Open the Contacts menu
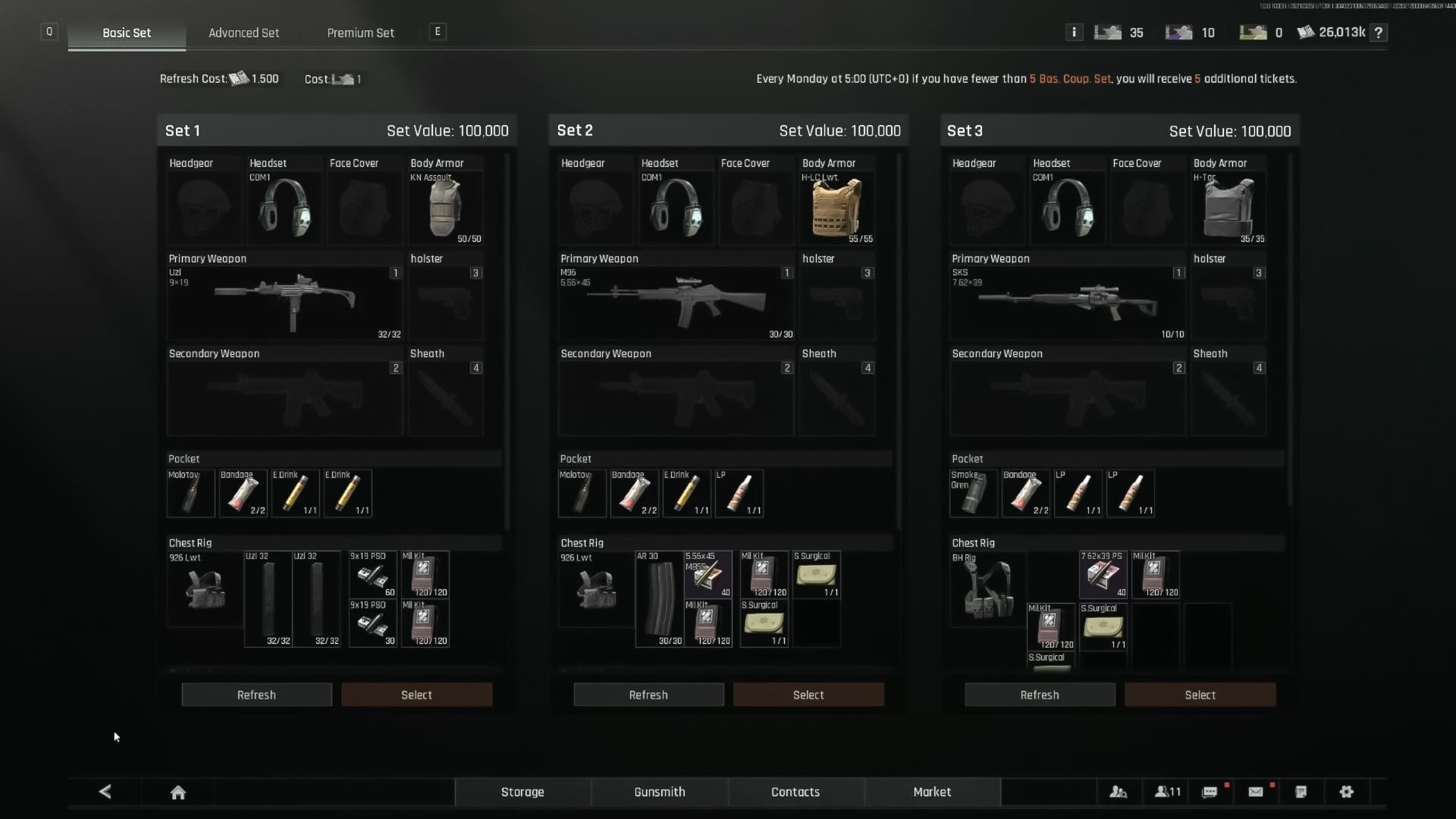 (795, 792)
